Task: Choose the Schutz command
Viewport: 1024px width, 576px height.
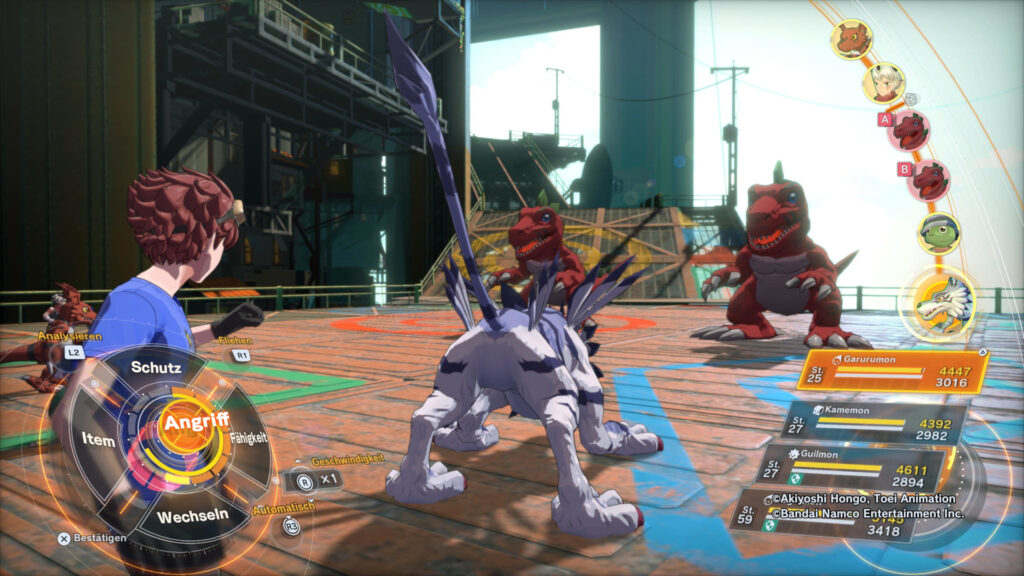Action: tap(157, 367)
